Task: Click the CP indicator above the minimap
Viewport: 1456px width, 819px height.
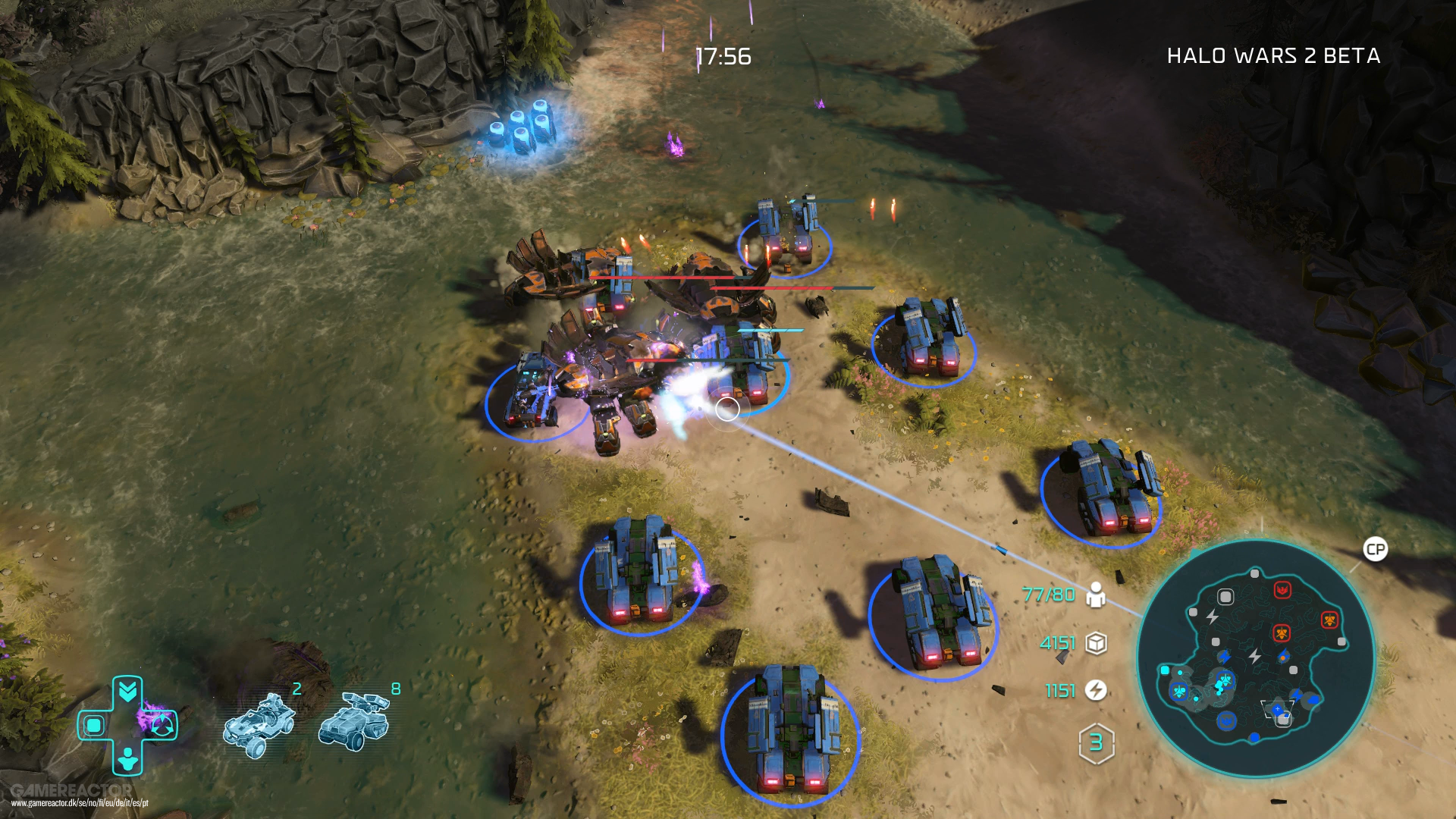Action: (x=1375, y=548)
